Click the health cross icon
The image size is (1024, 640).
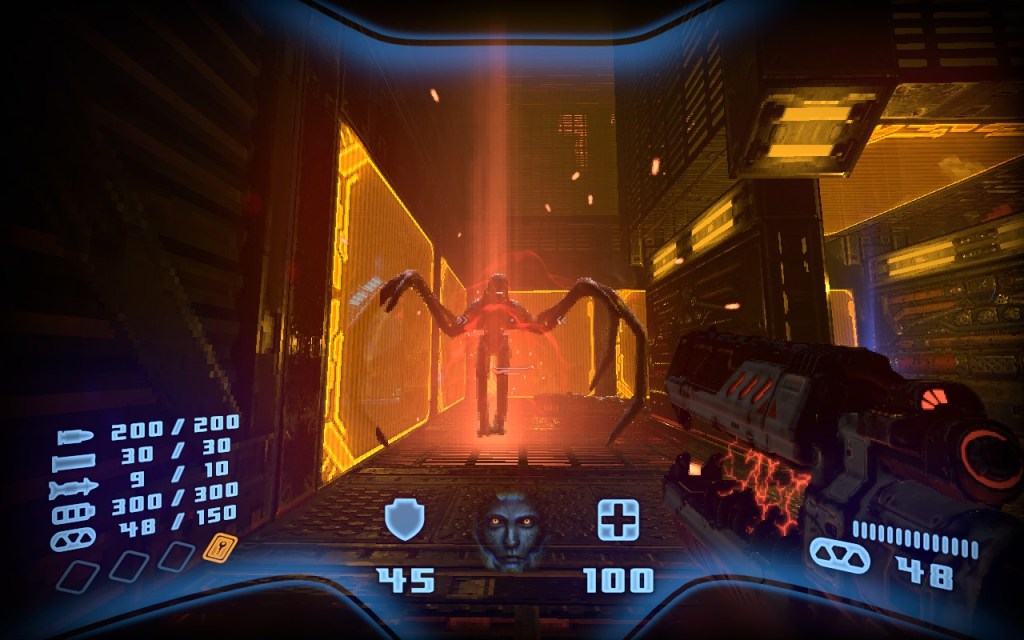(x=618, y=520)
